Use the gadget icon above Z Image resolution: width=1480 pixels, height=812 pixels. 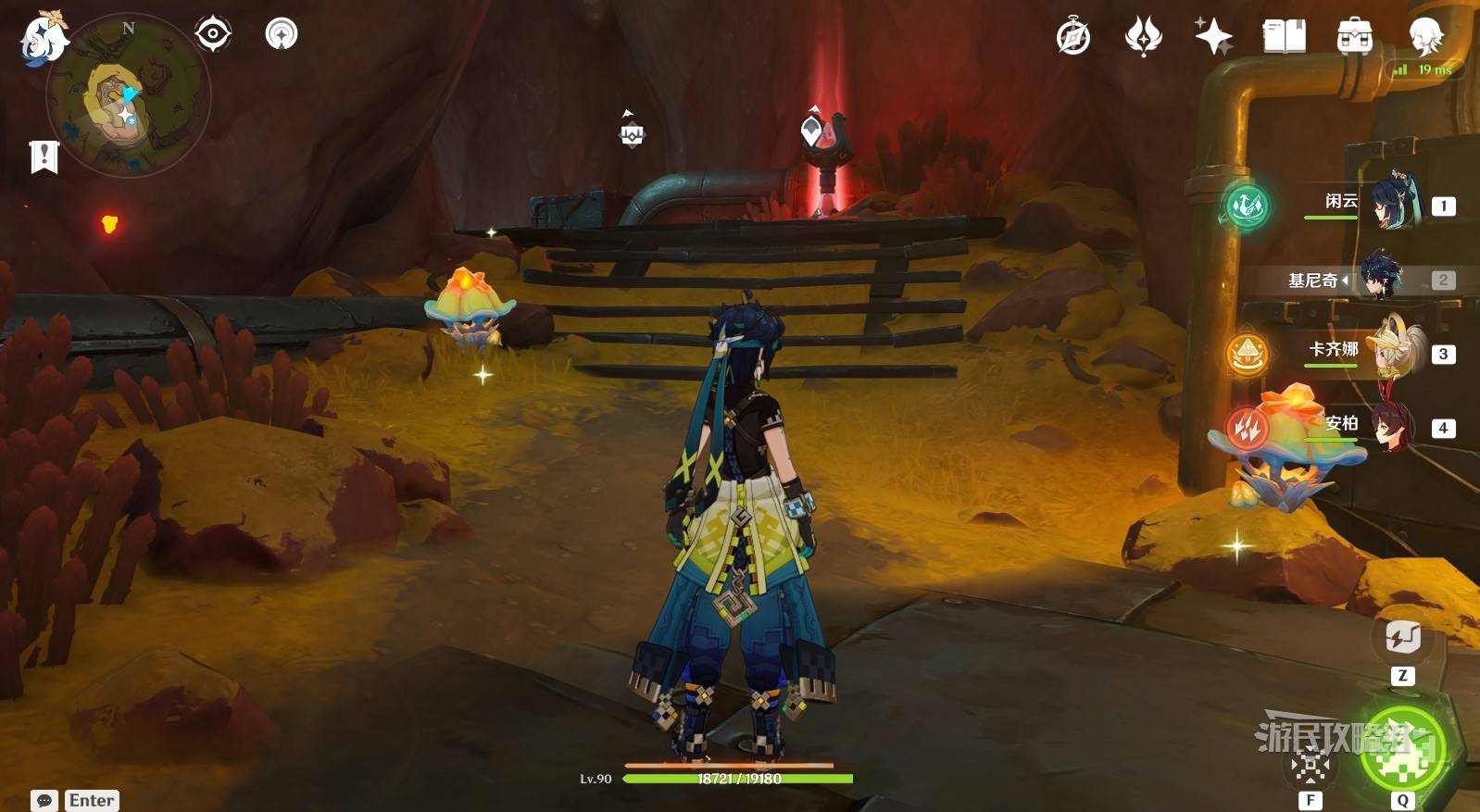[1402, 637]
